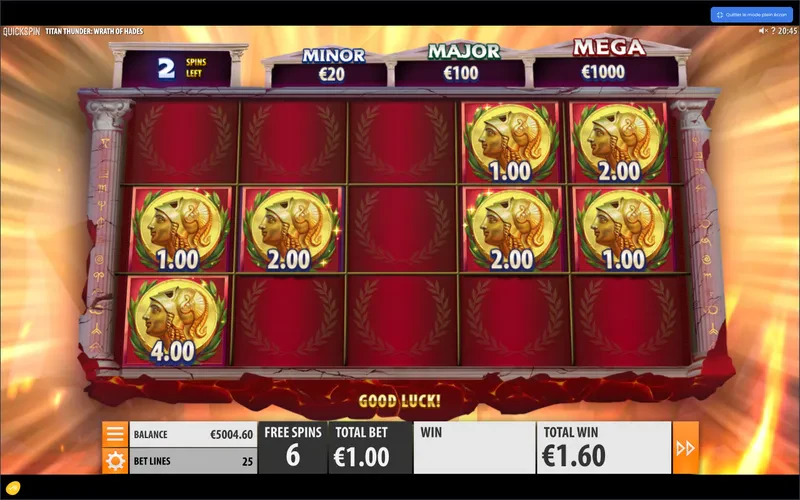
Task: Open the gear settings
Action: click(x=115, y=461)
